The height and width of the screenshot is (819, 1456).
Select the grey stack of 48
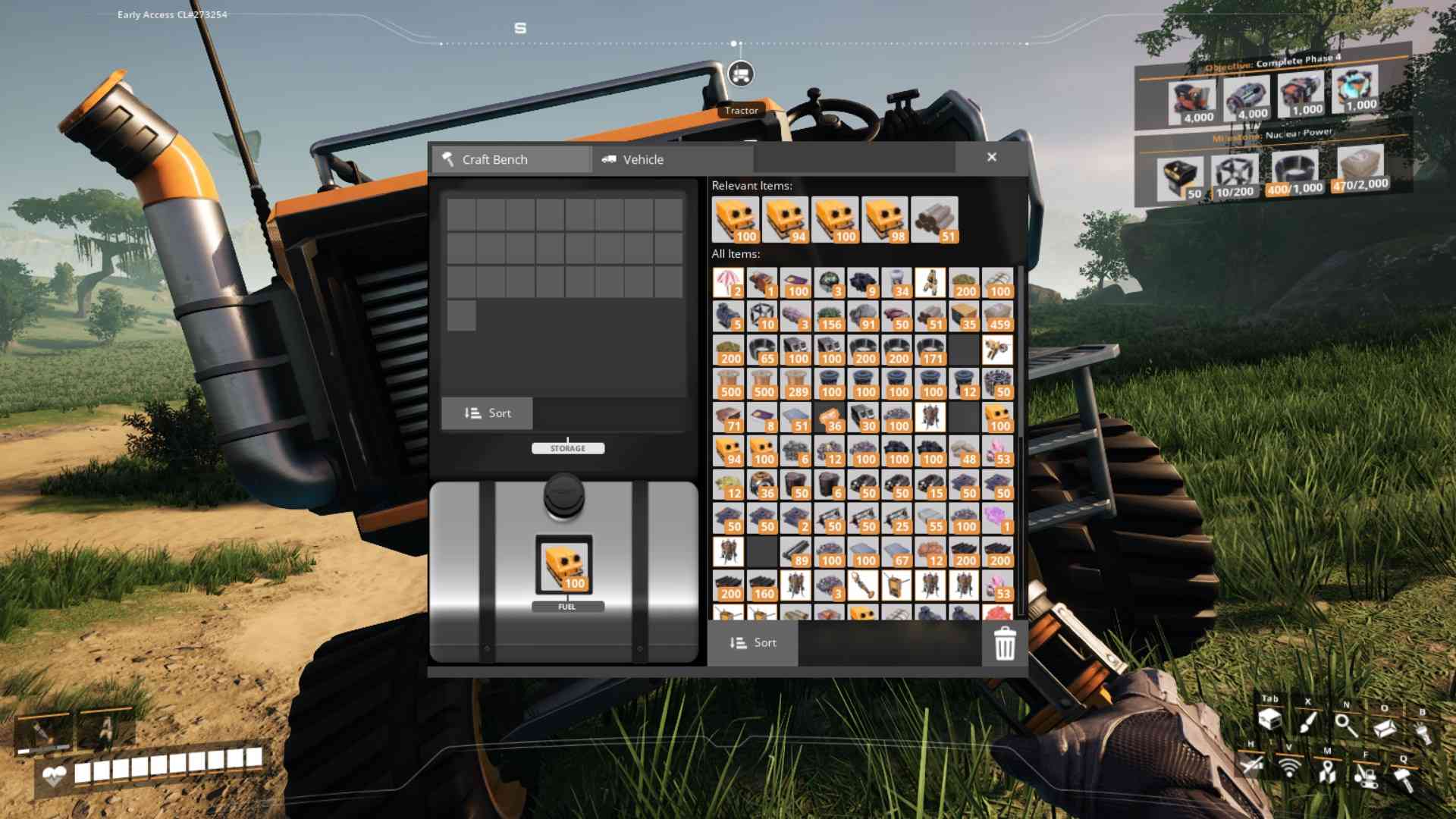[x=964, y=451]
